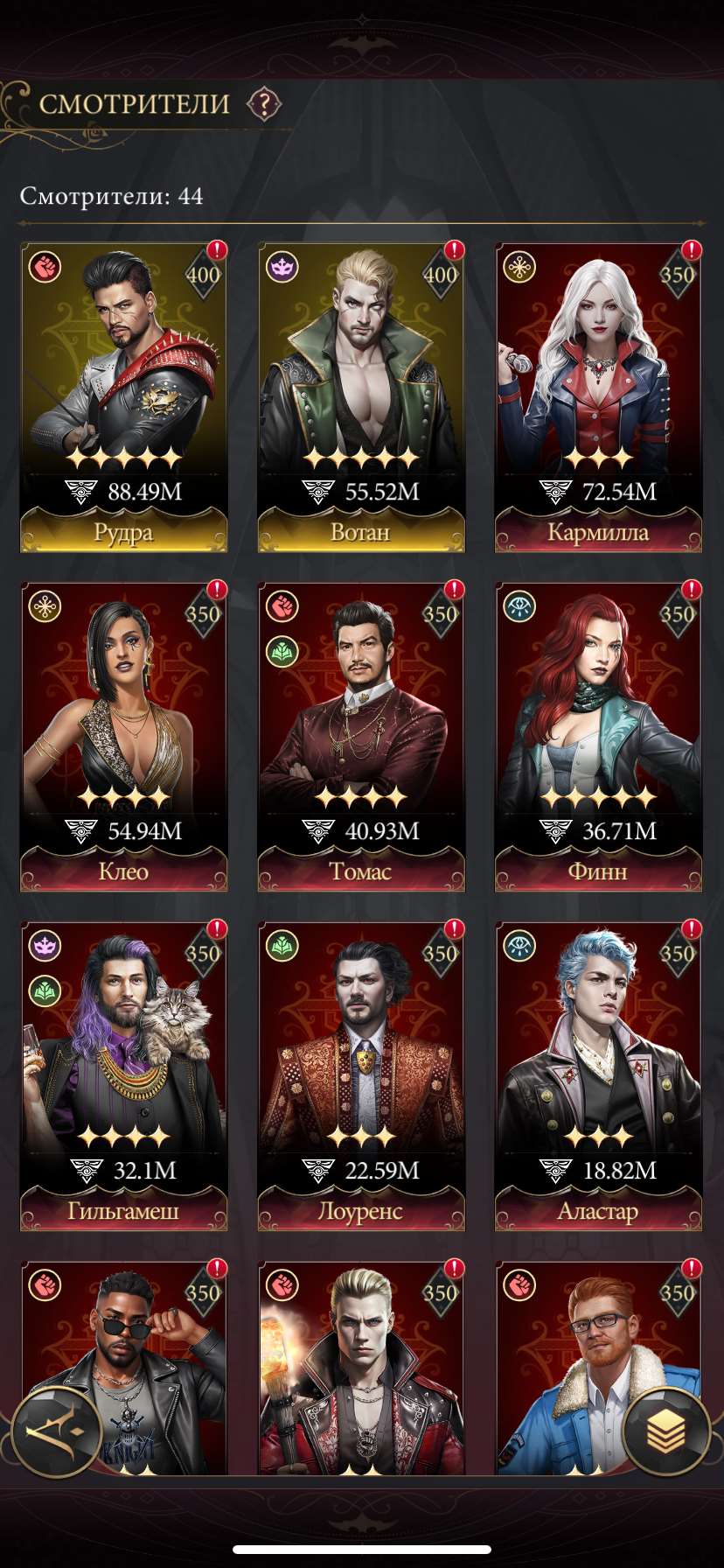
Task: Open the Томас warden card
Action: [361, 737]
